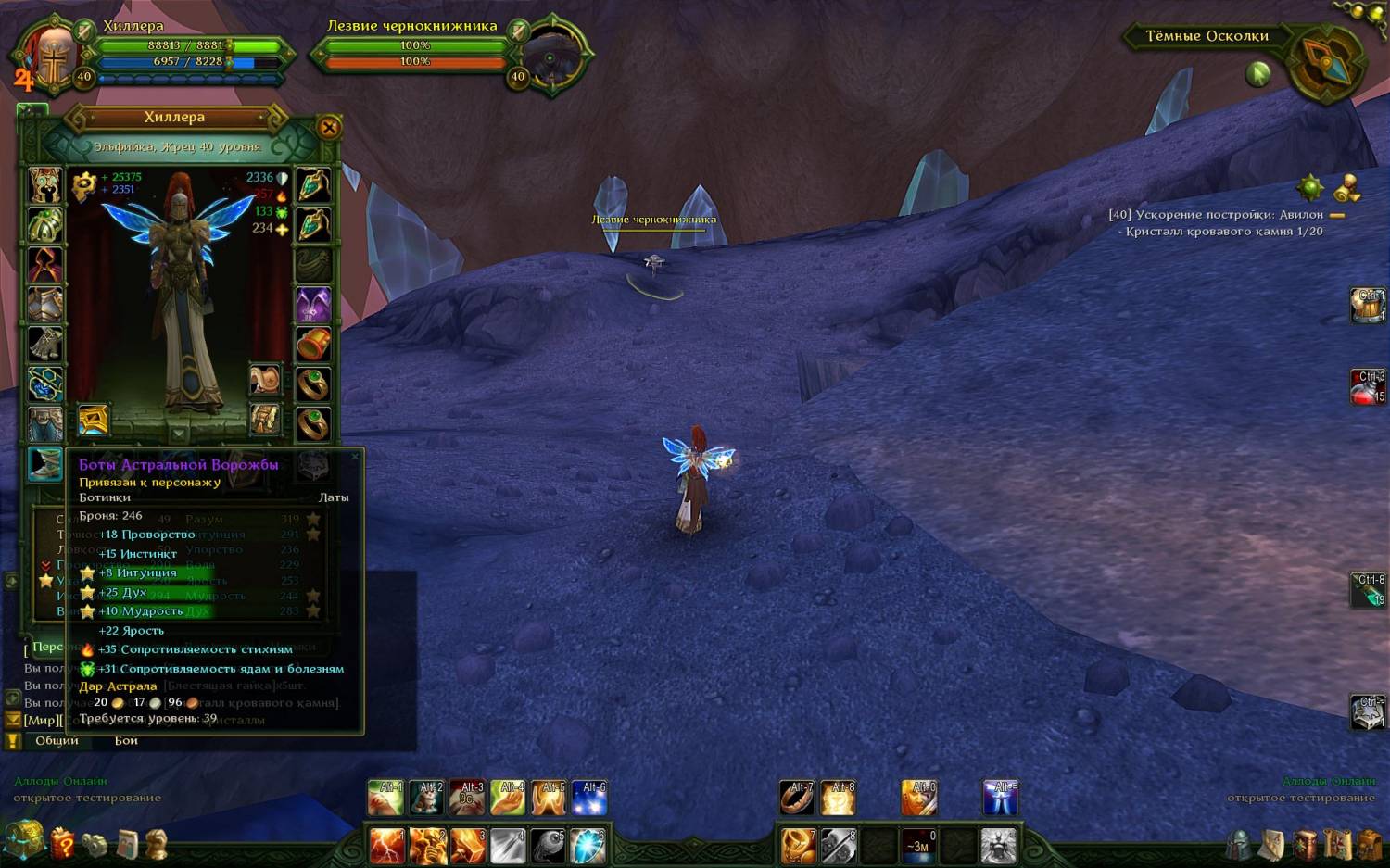Click the Тёмные Осколки compass minimap
Image resolution: width=1390 pixels, height=868 pixels.
coord(1326,63)
